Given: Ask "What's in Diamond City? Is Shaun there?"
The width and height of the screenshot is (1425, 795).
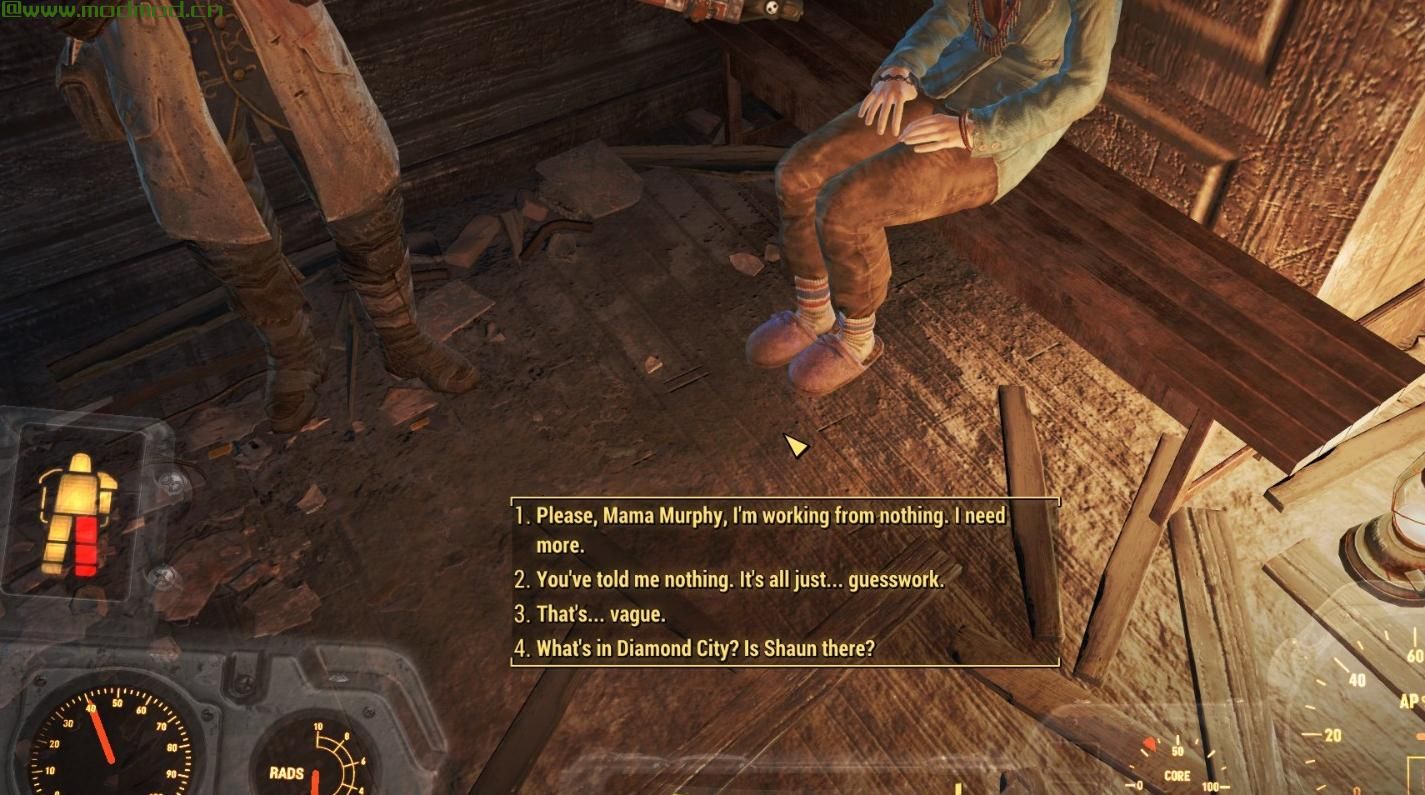Looking at the screenshot, I should click(705, 648).
